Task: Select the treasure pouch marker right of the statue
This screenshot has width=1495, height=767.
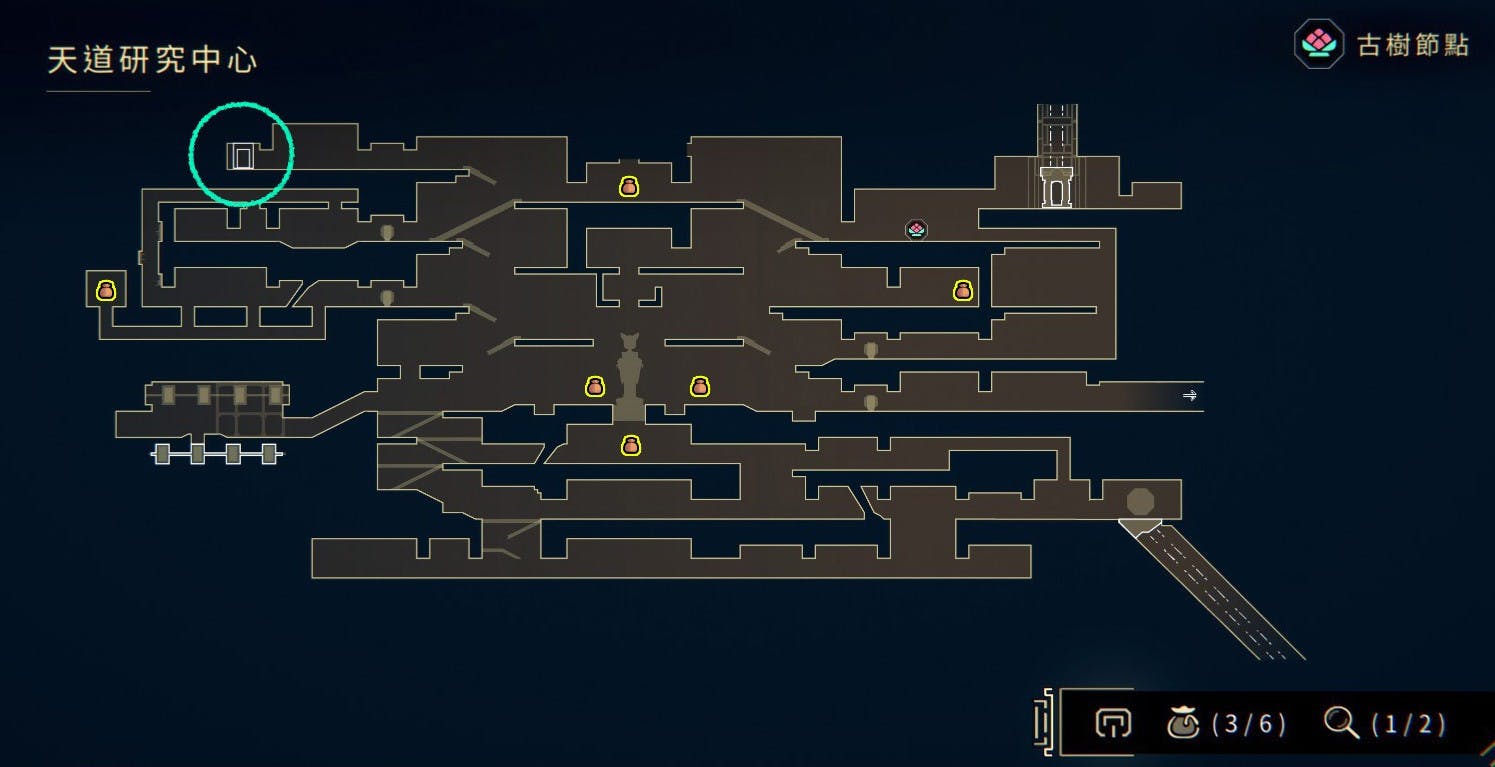Action: click(700, 386)
